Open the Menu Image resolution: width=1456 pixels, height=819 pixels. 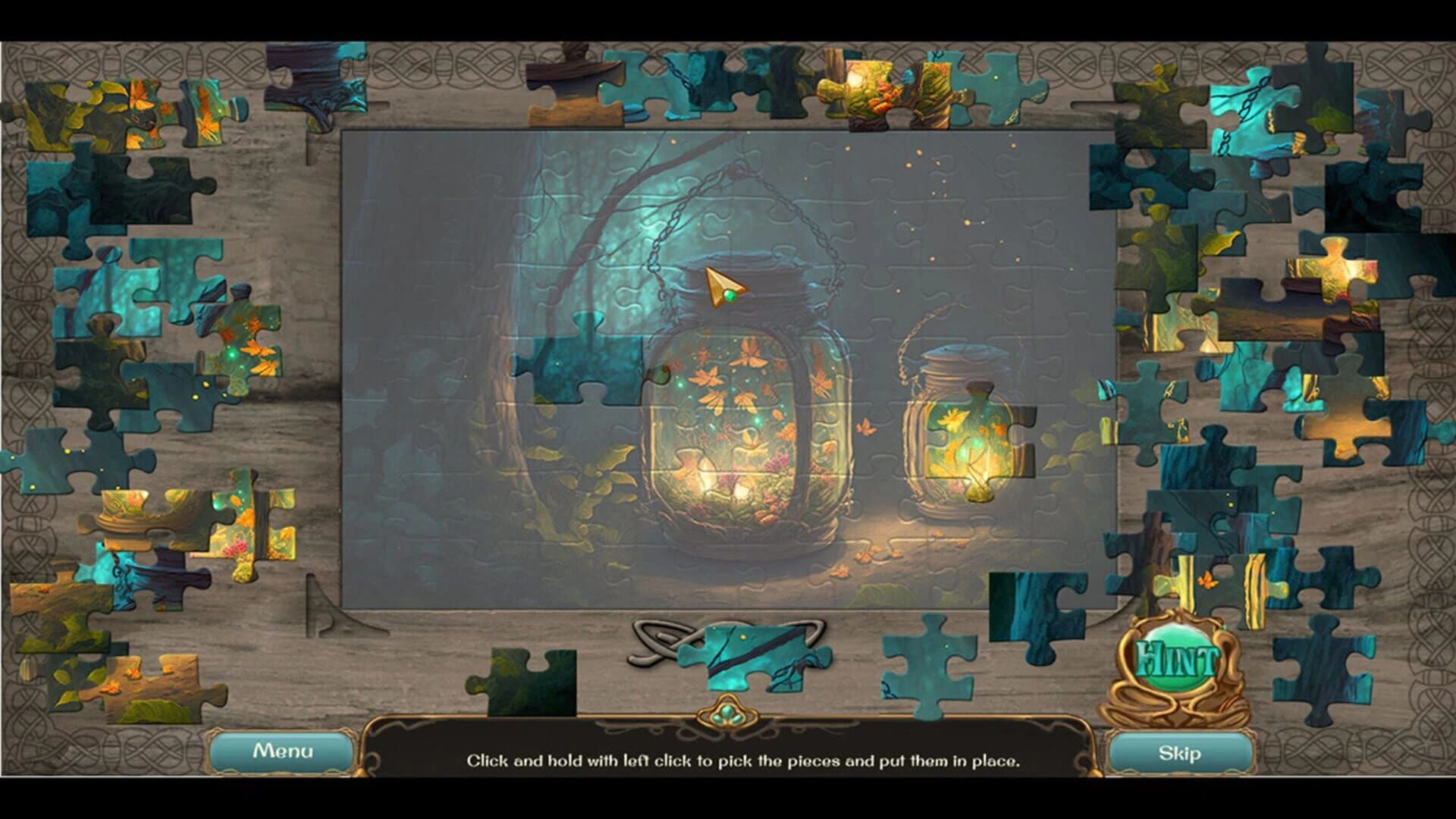[x=284, y=751]
